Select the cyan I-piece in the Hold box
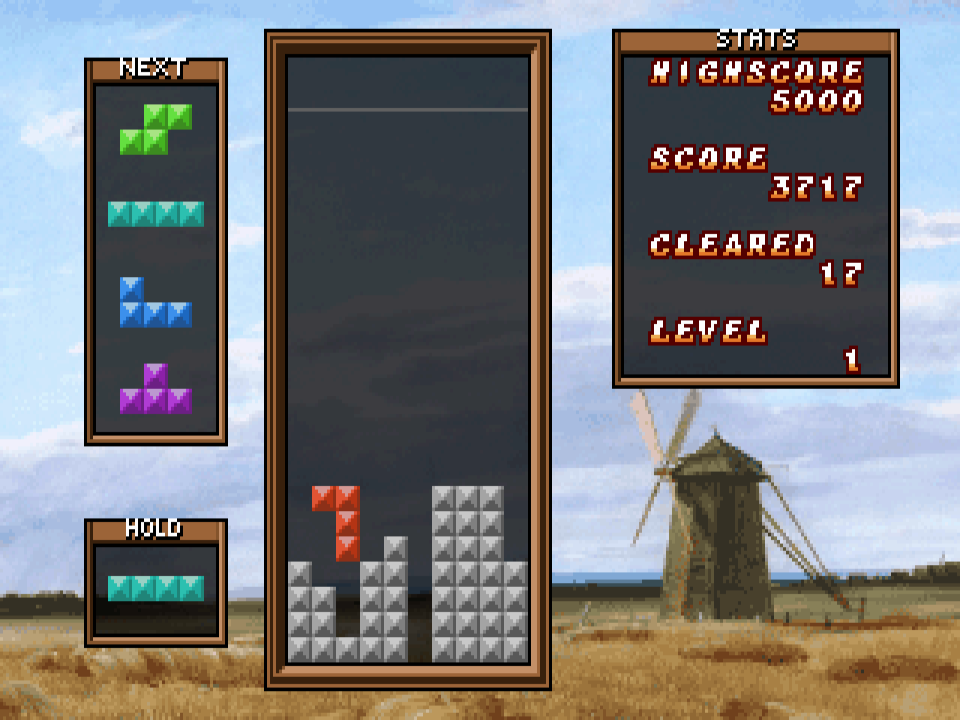This screenshot has height=720, width=960. click(x=156, y=588)
